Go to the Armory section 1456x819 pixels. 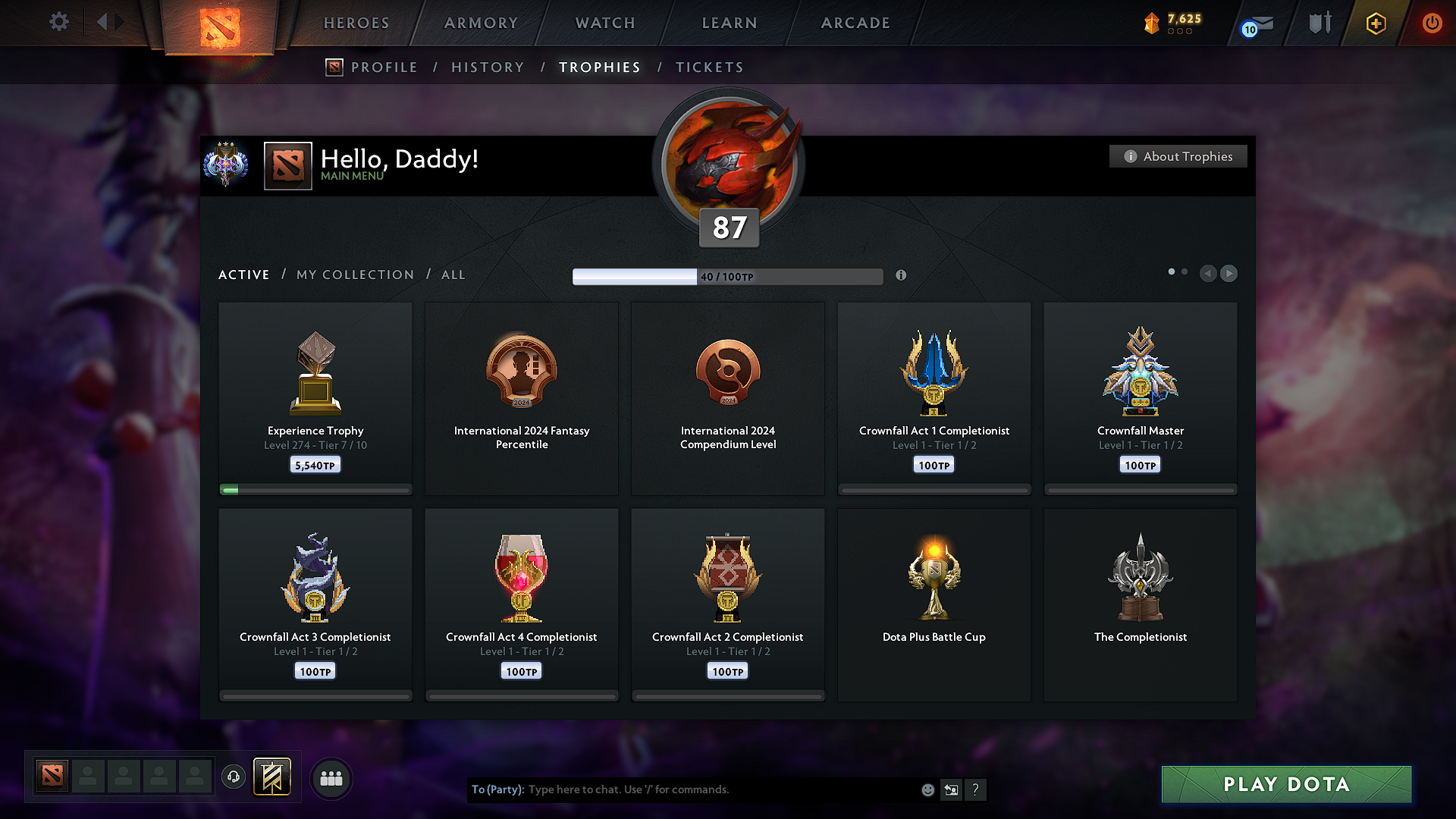[481, 23]
